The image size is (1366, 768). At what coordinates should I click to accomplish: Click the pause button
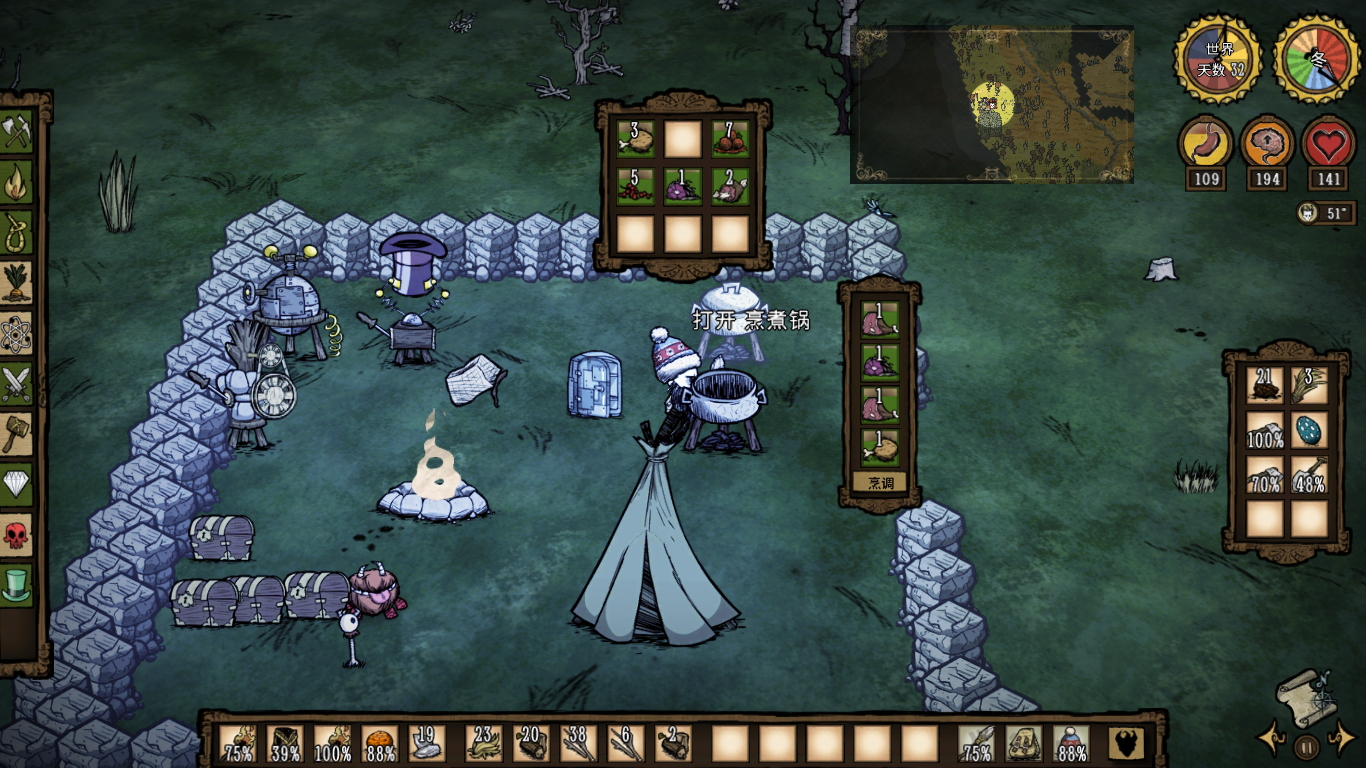click(x=1306, y=745)
